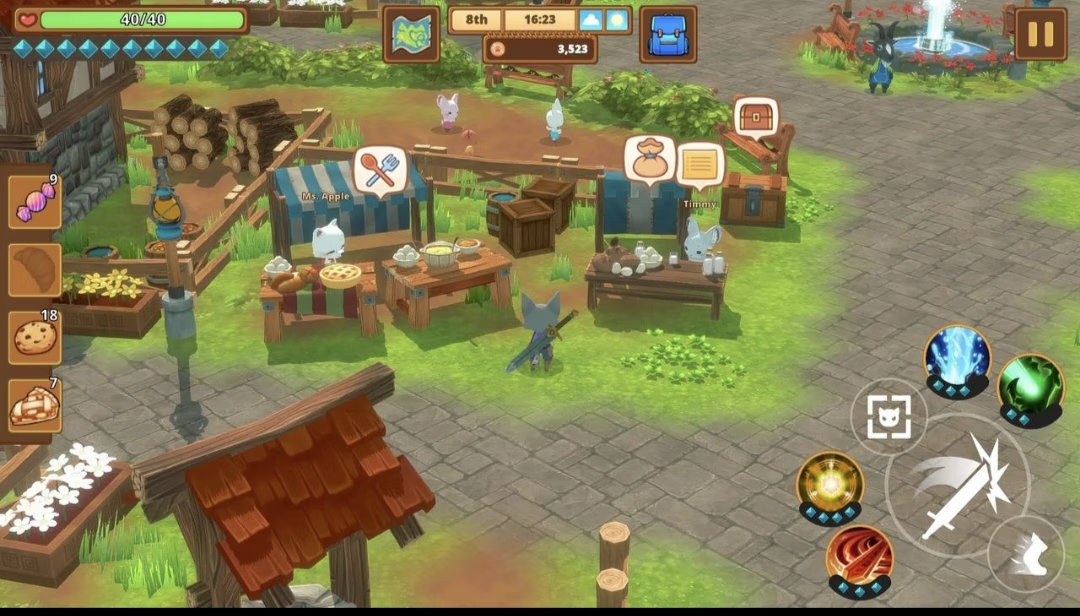Select the croissant quick slot

[35, 270]
